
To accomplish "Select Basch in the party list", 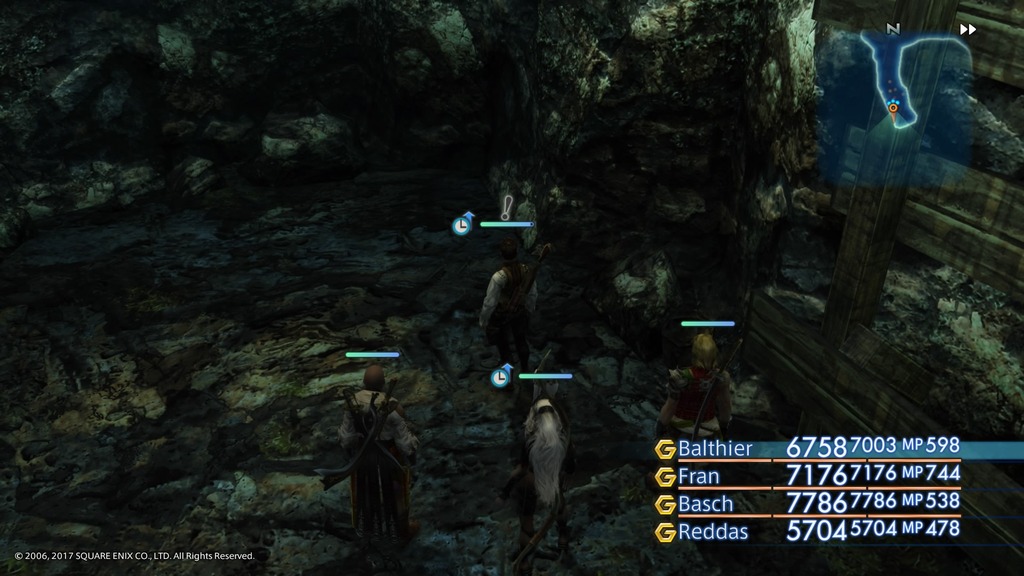I will click(705, 504).
